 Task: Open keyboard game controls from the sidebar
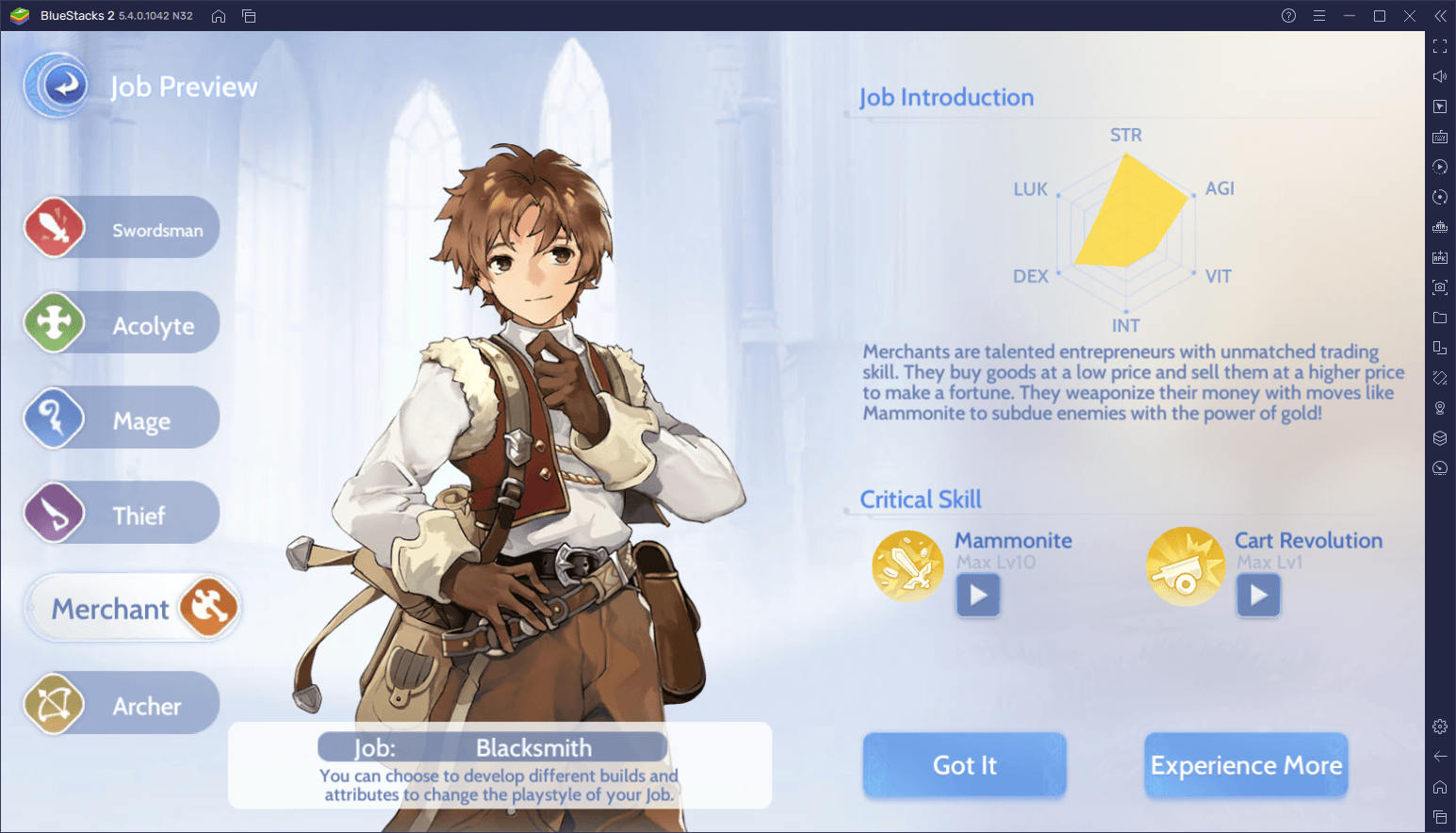click(x=1440, y=137)
